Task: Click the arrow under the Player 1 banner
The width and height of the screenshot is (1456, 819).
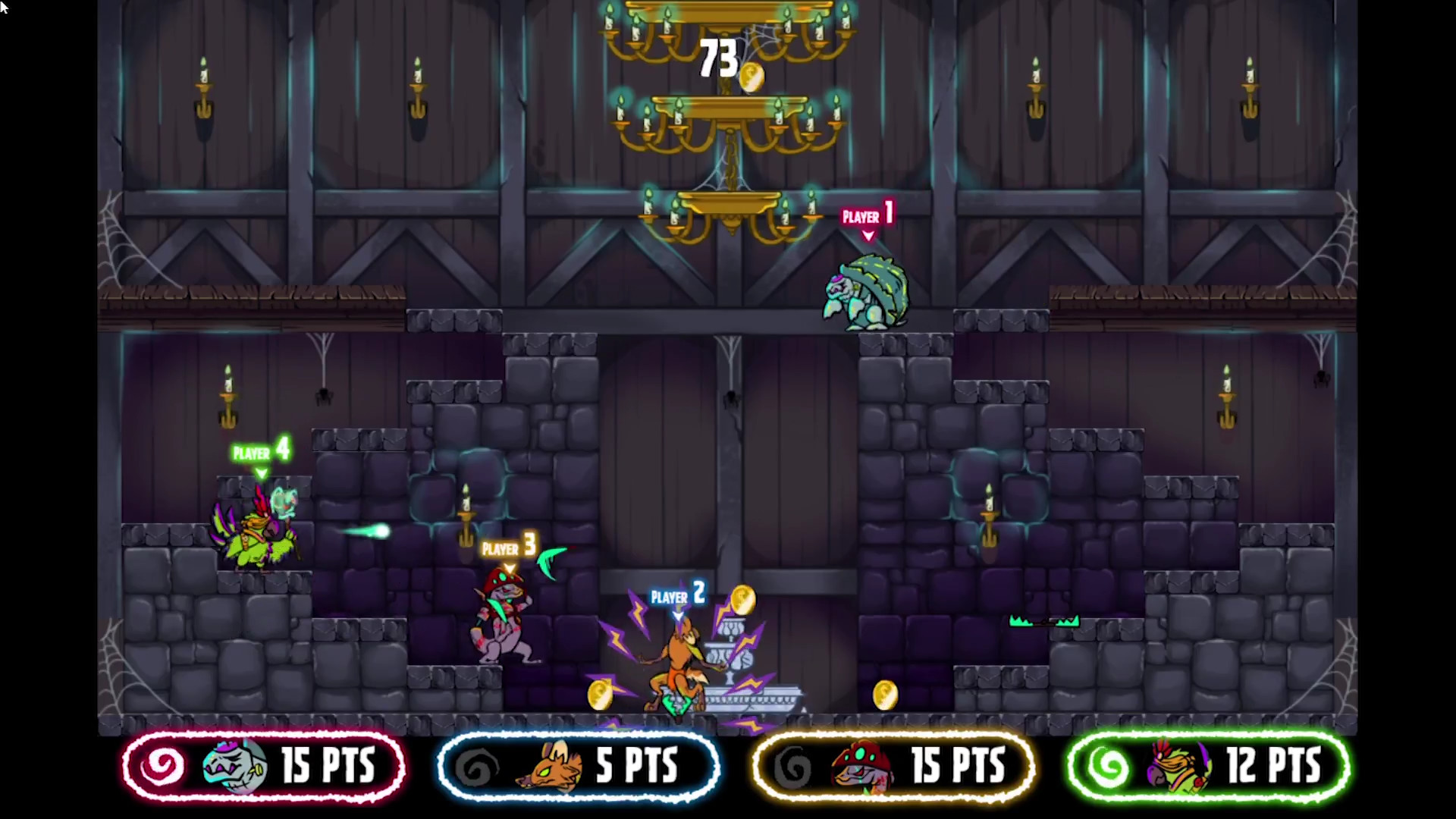Action: 868,237
